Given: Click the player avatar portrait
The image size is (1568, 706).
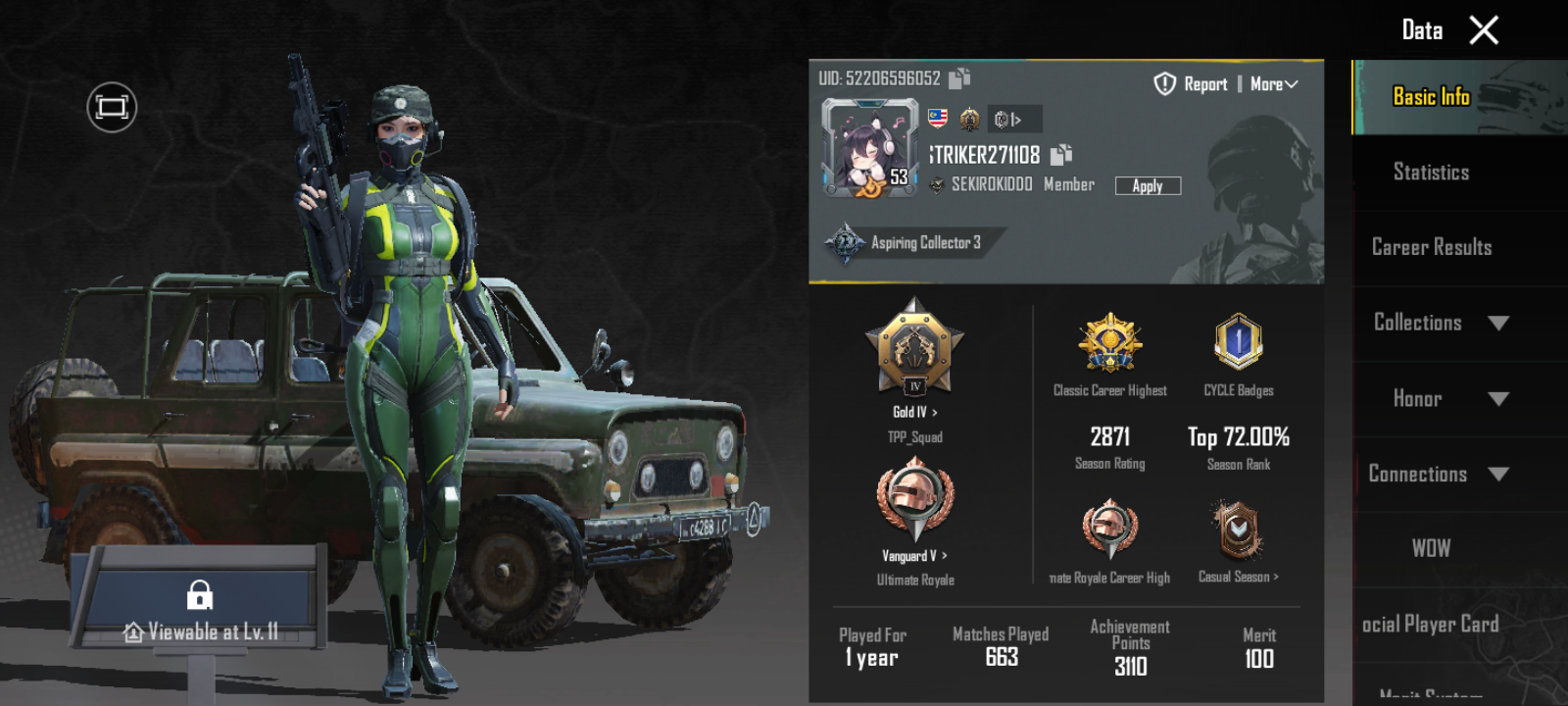Looking at the screenshot, I should [870, 148].
